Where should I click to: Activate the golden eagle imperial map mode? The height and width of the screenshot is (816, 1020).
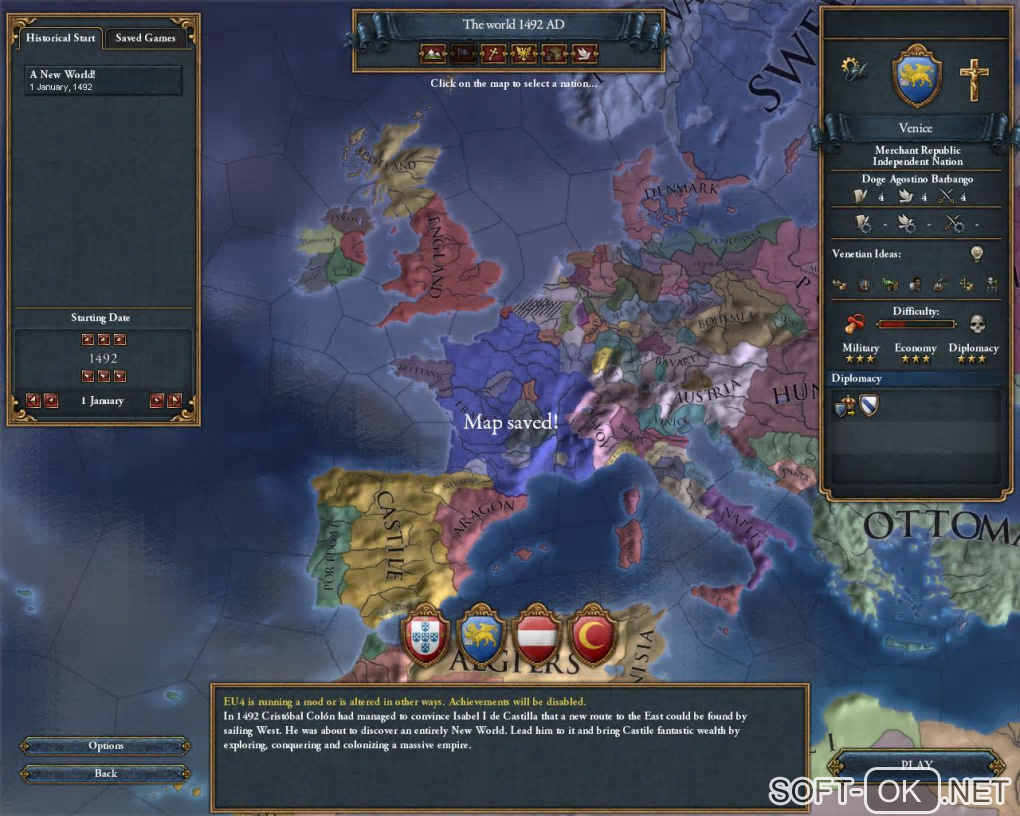[x=523, y=53]
